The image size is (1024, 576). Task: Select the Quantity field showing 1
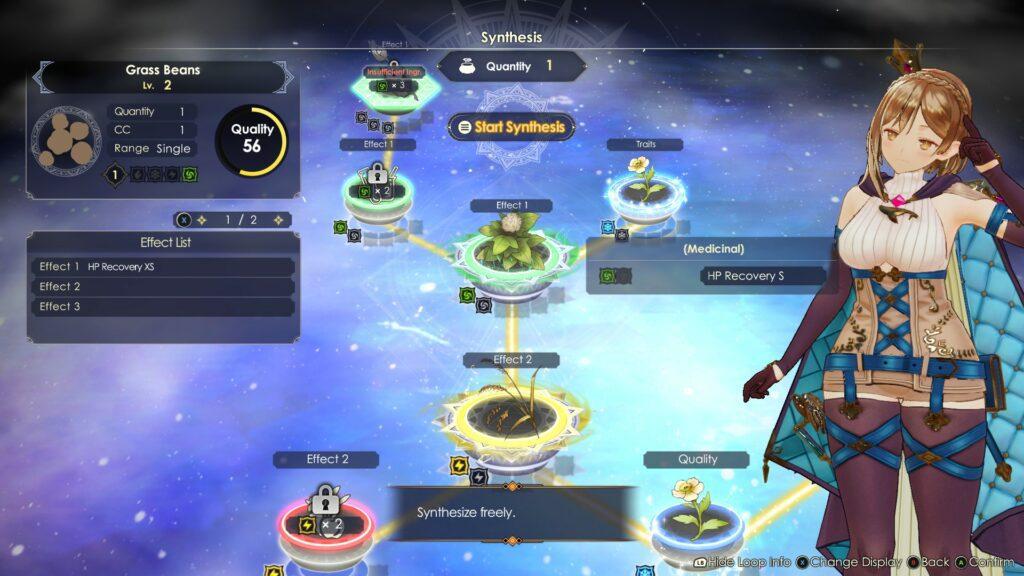tap(511, 66)
